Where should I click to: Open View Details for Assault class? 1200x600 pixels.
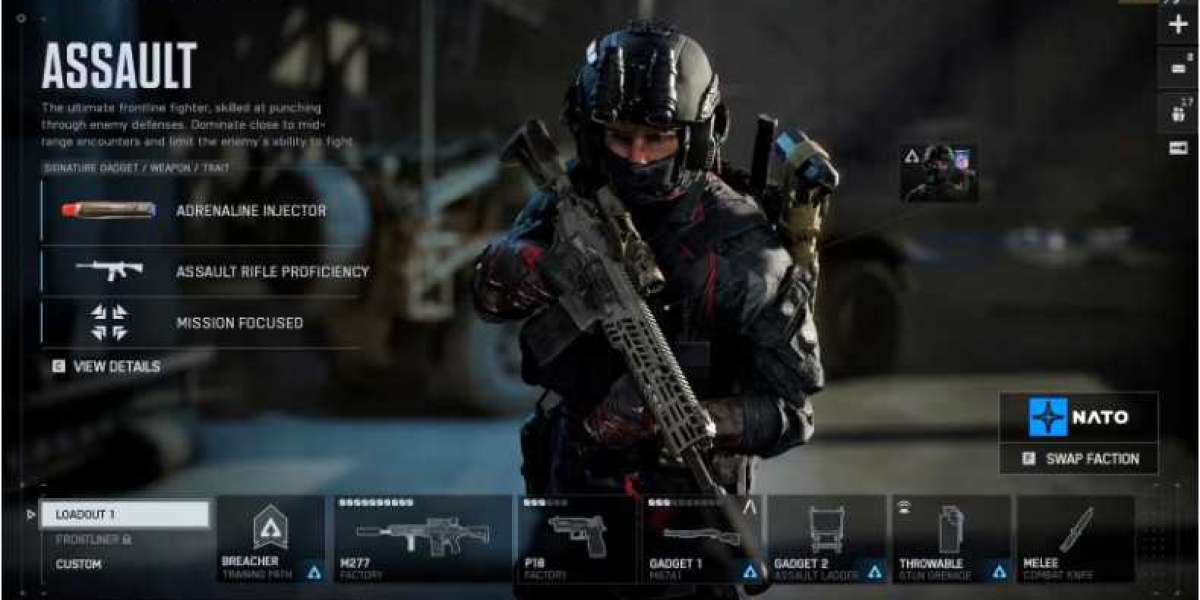tap(106, 367)
